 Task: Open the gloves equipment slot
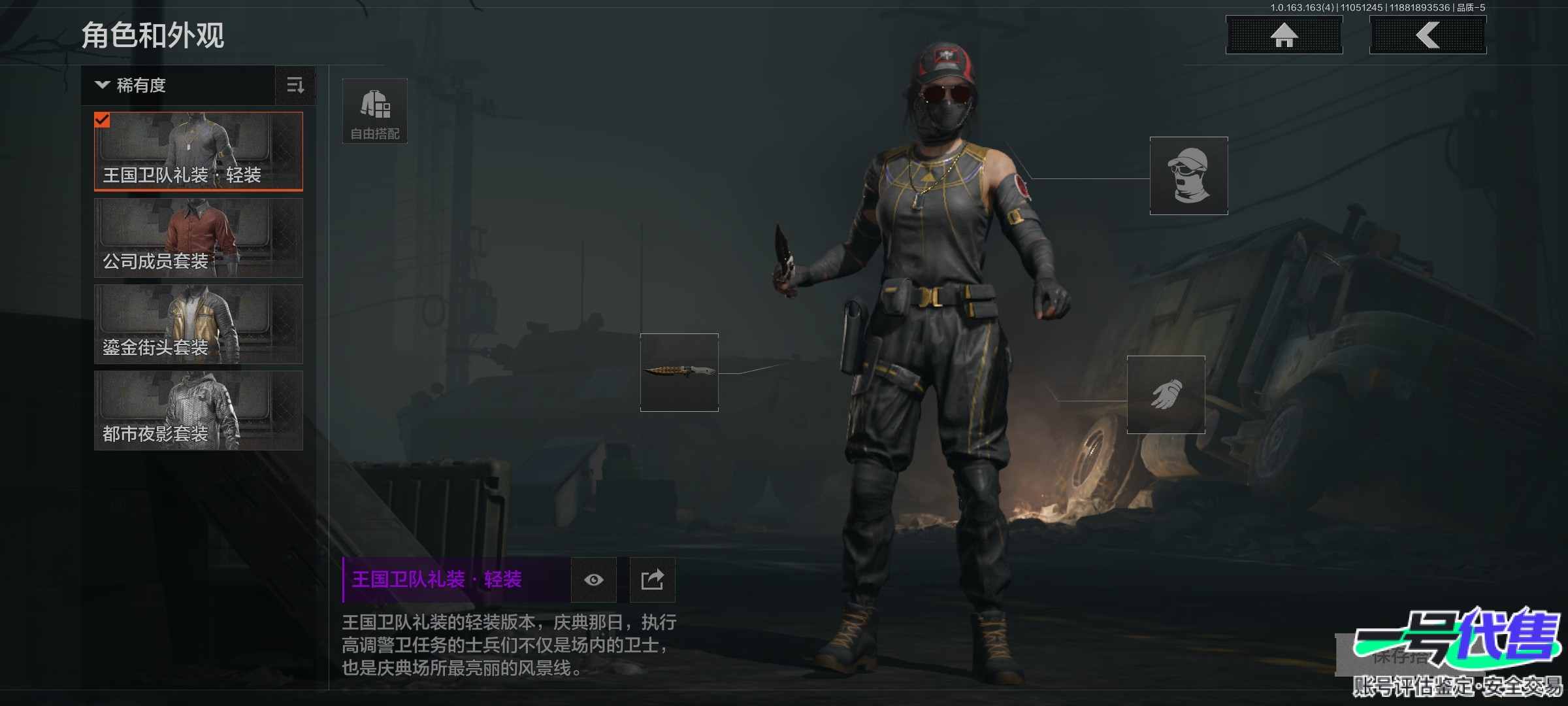point(1166,395)
